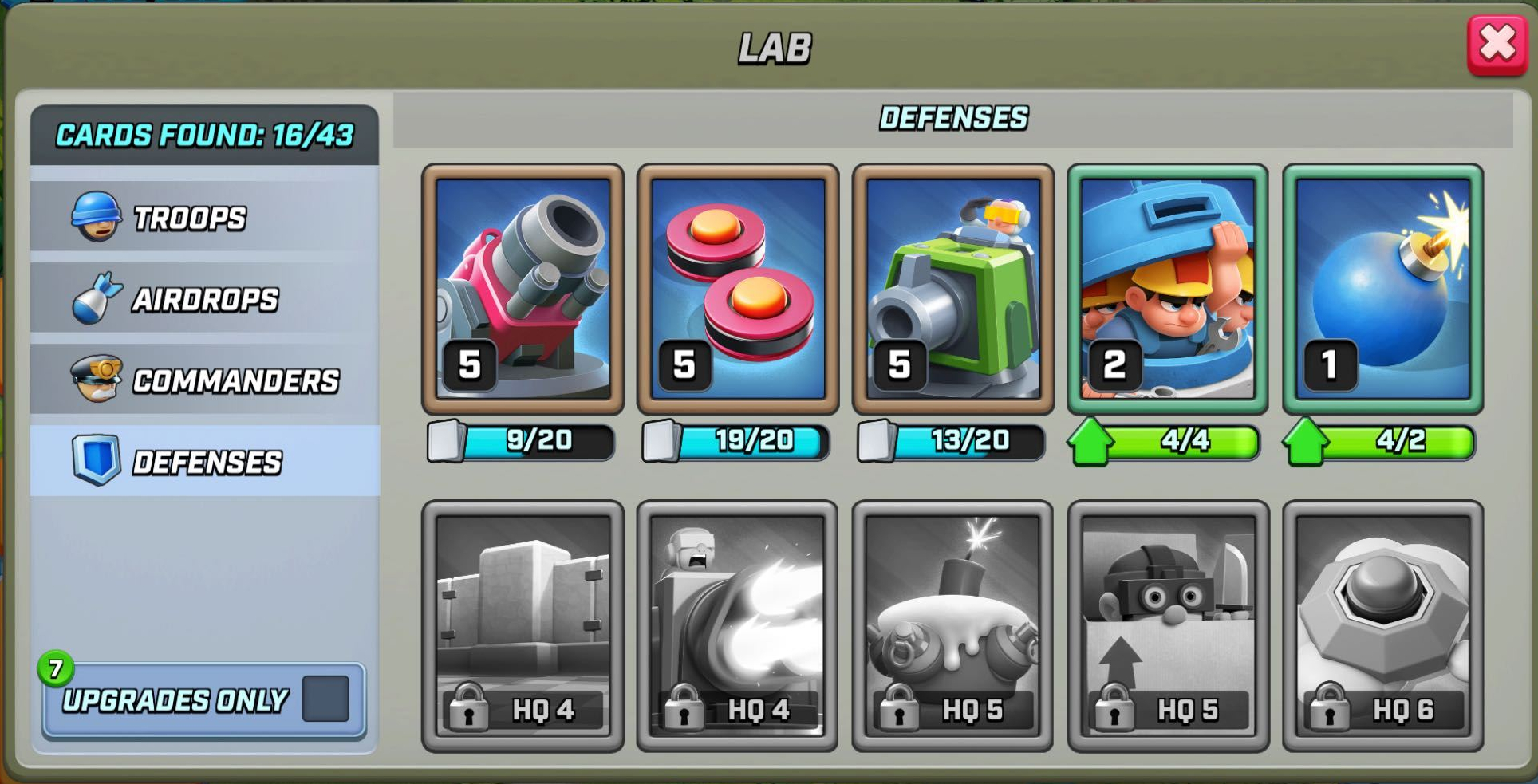Select the Defenses tab

[x=204, y=462]
